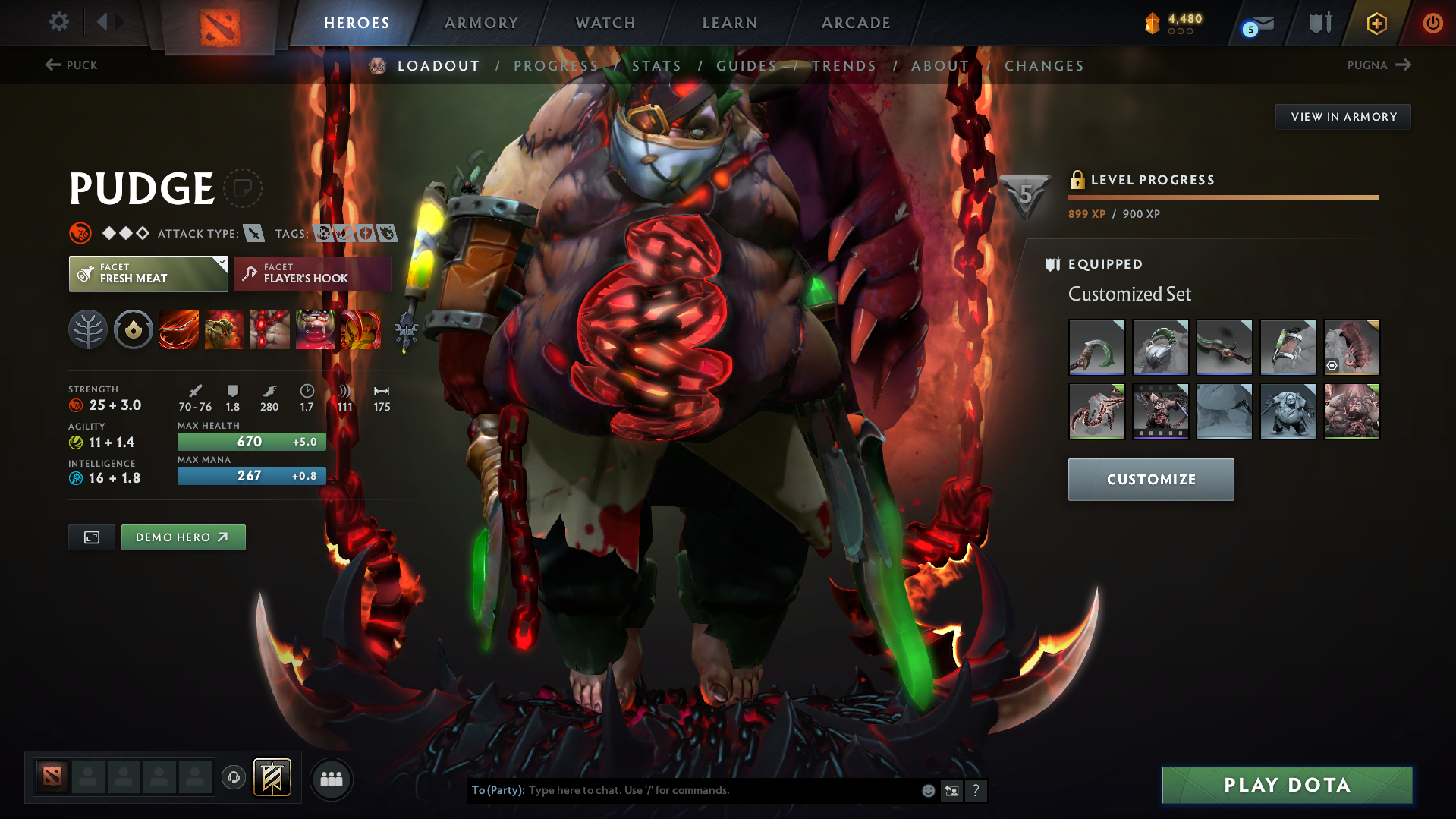
Task: Open the Talent Tree icon for Pudge
Action: [x=87, y=329]
